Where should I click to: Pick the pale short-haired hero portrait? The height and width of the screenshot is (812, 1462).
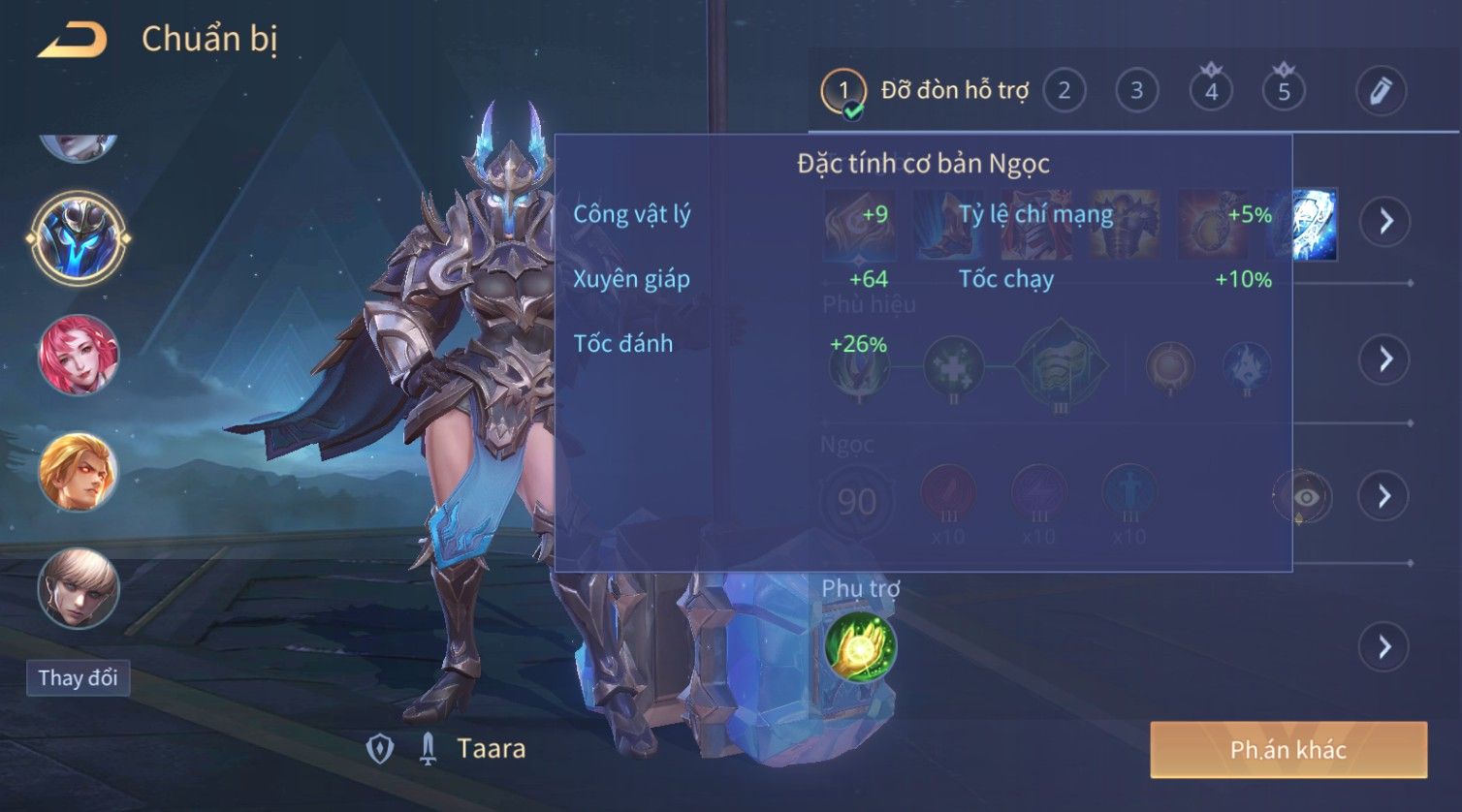[79, 588]
